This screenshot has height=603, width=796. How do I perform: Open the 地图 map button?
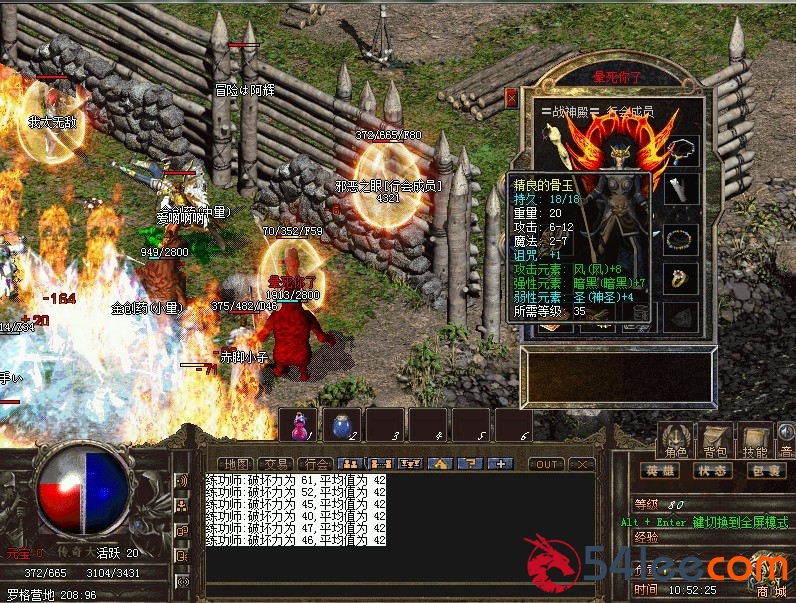tap(236, 464)
